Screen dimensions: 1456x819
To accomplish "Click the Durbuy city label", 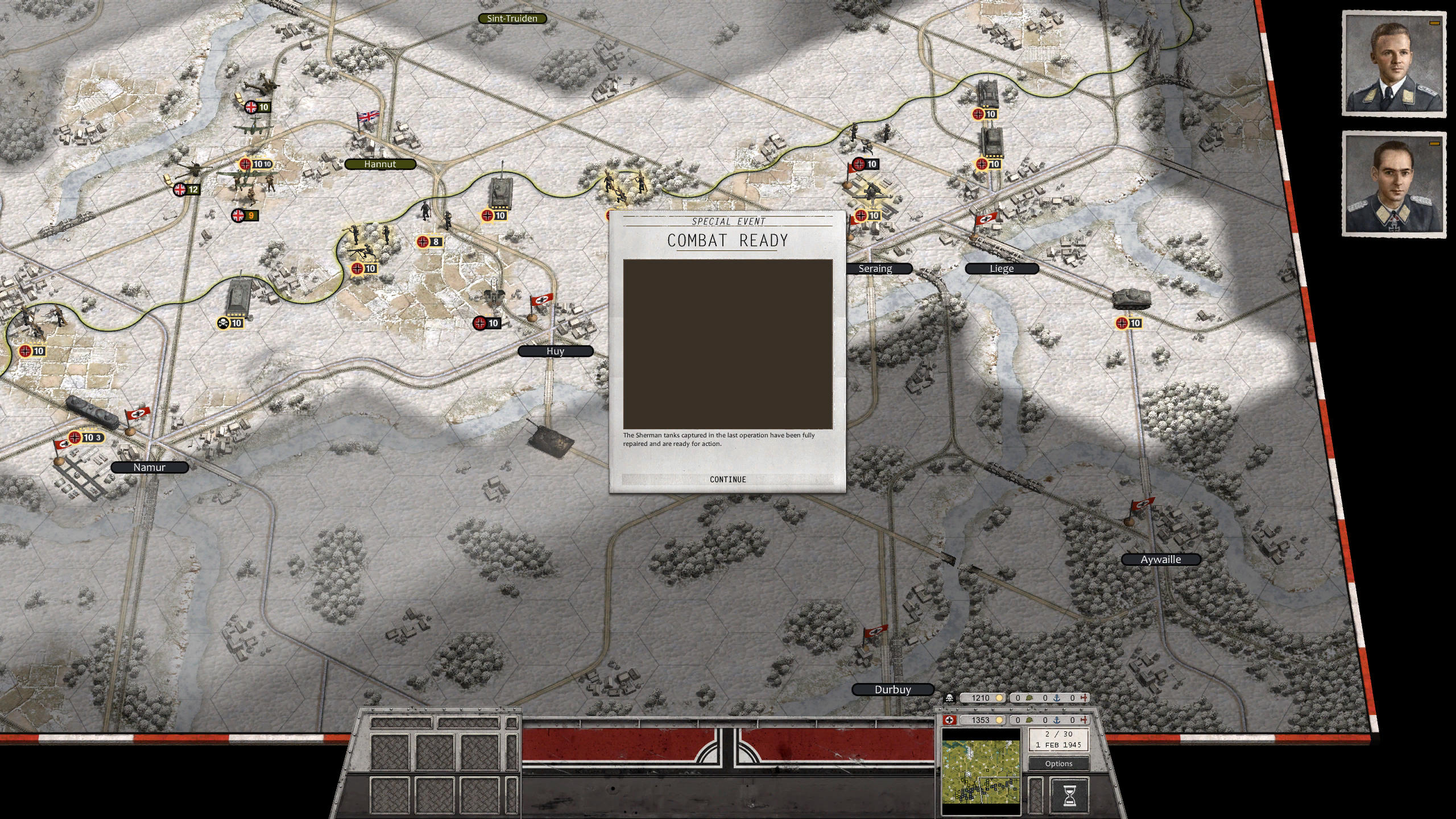I will click(x=892, y=689).
